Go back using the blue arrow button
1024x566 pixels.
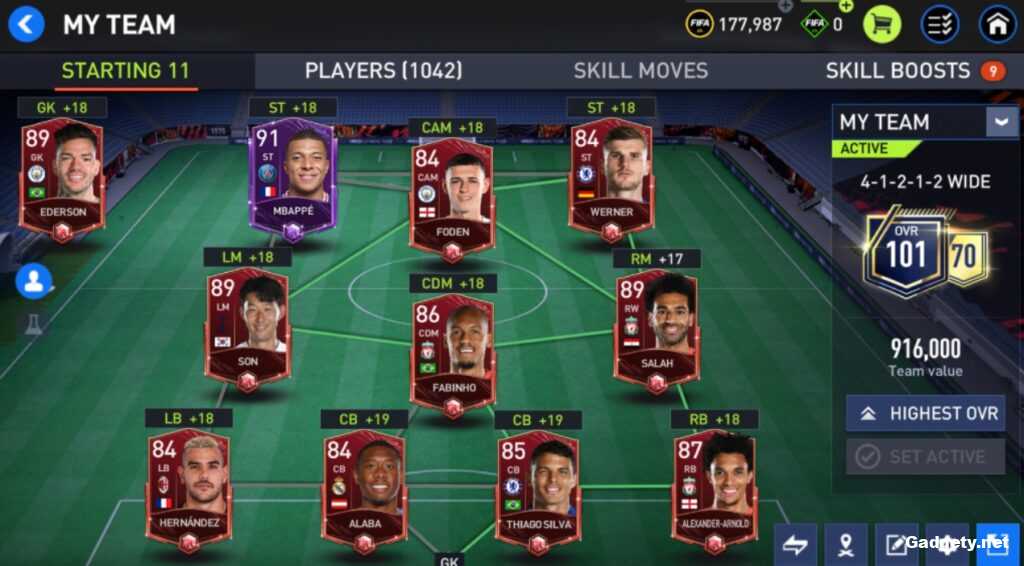[26, 24]
